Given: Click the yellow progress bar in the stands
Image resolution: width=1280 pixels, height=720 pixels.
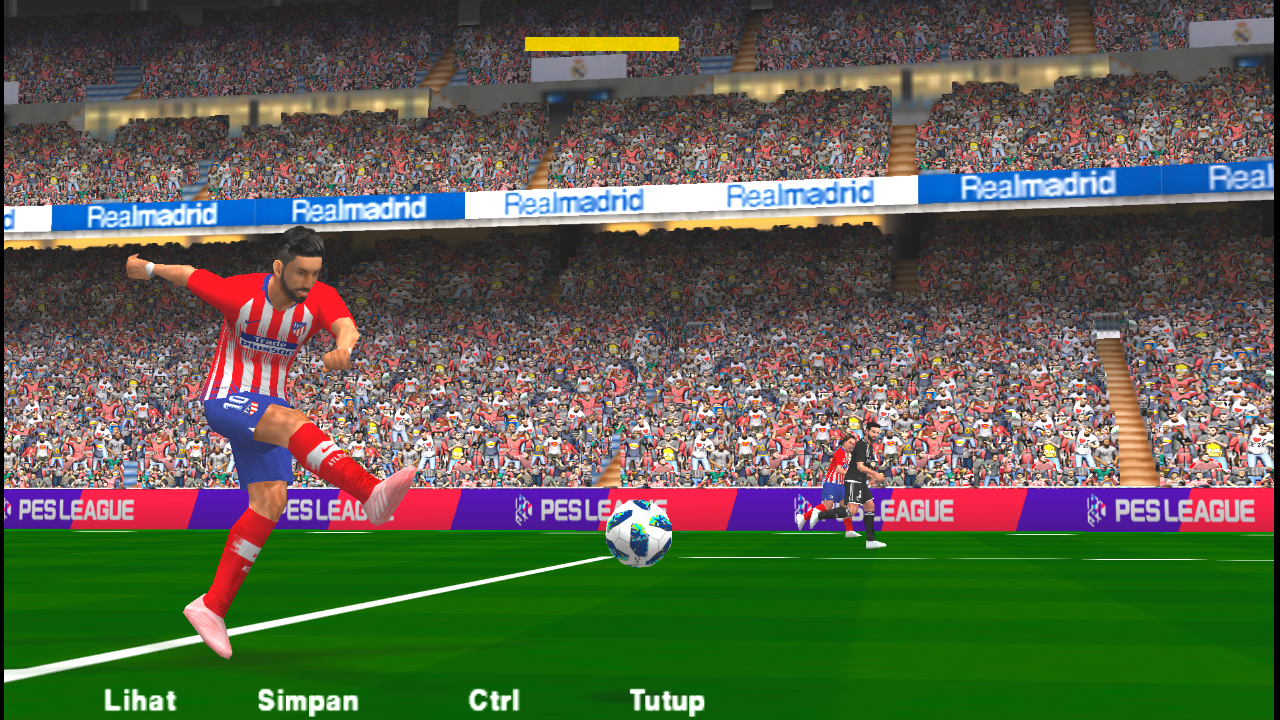Looking at the screenshot, I should coord(600,43).
